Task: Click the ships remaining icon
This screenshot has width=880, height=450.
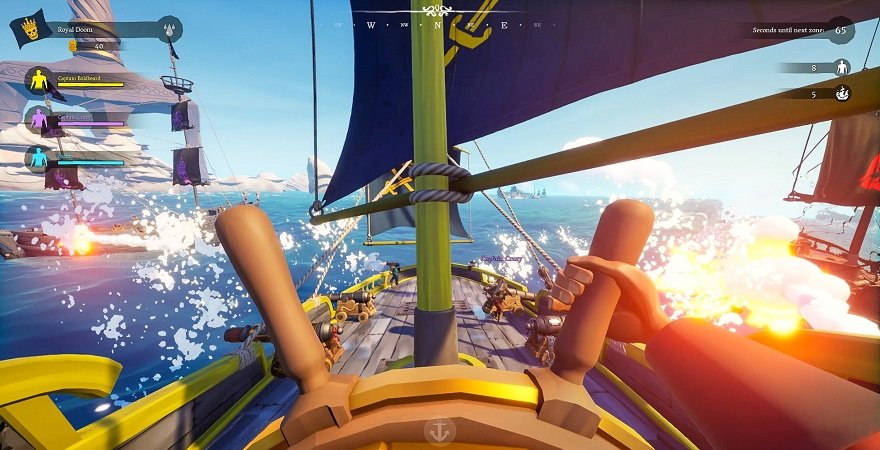Action: 842,94
